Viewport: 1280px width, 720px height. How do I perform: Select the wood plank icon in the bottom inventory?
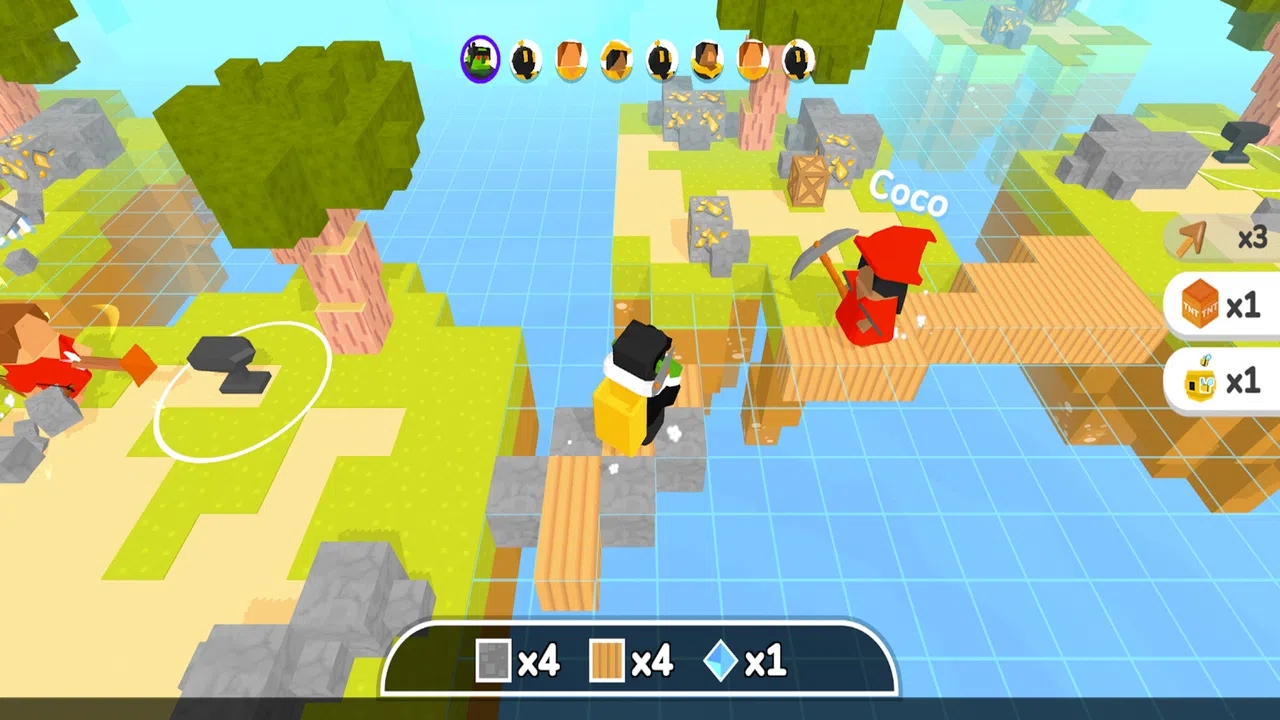(x=609, y=661)
